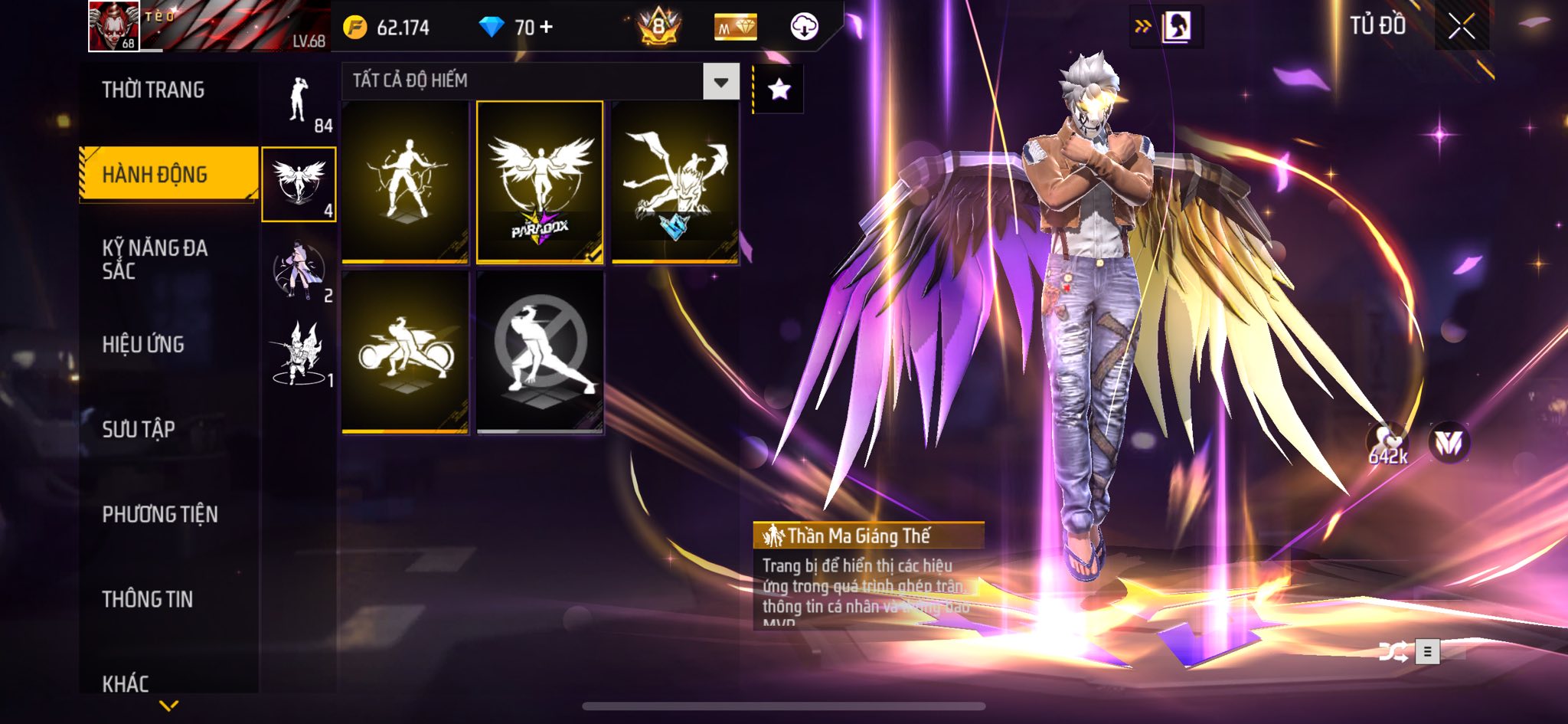Expand the Tất Cả Độ Hiếm dropdown
Screen dimensions: 1568x724
pyautogui.click(x=720, y=81)
